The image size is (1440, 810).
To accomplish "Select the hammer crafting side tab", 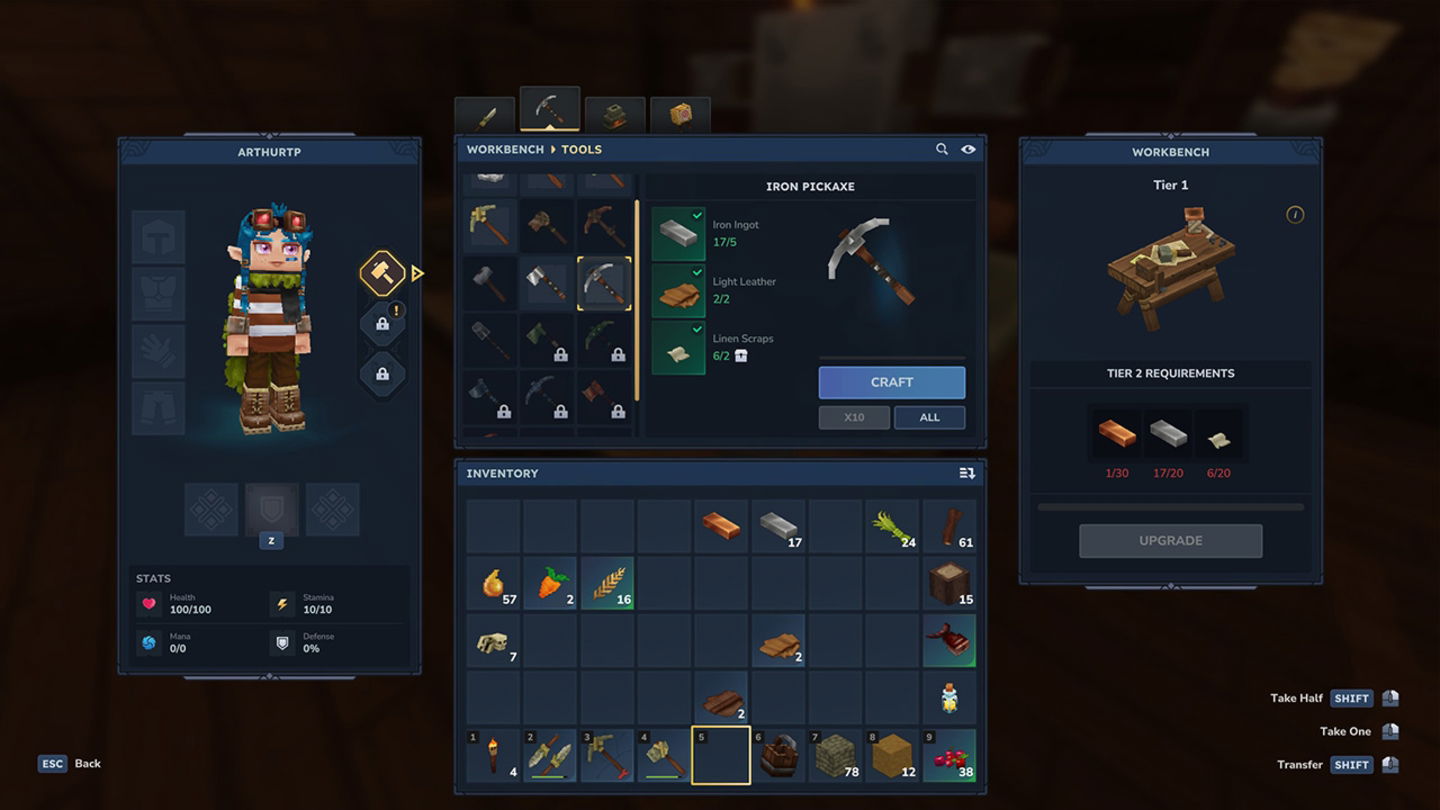I will tap(382, 273).
